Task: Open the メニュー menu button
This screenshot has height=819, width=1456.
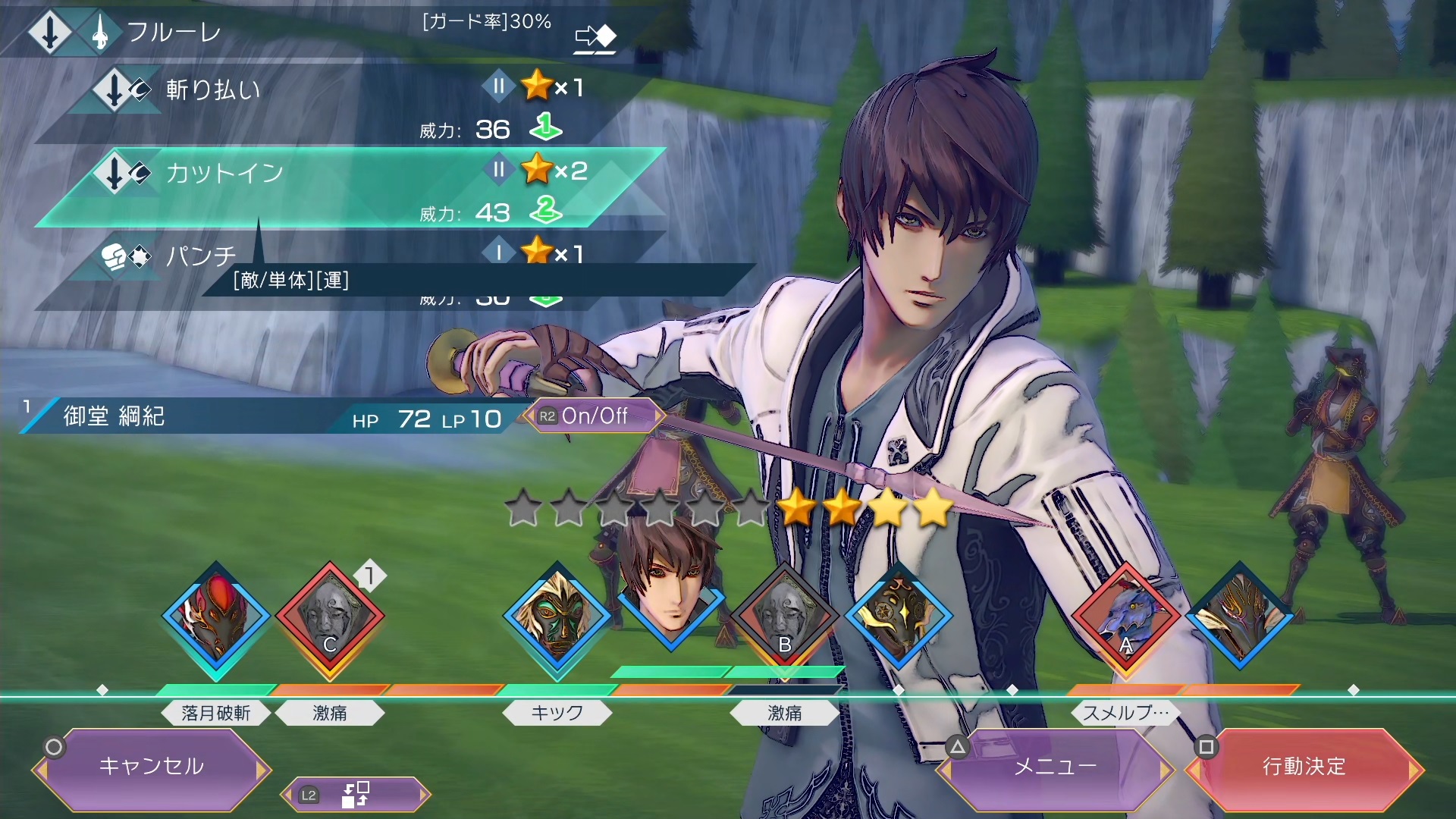Action: click(x=1055, y=767)
